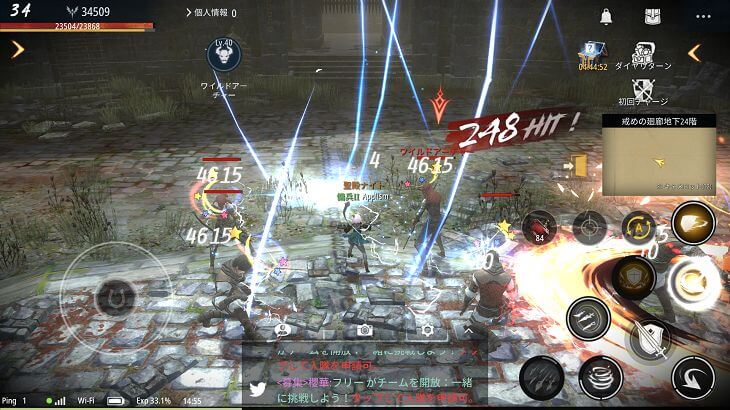Image resolution: width=730 pixels, height=410 pixels.
Task: Collapse the right side event panel arrow
Action: point(694,52)
